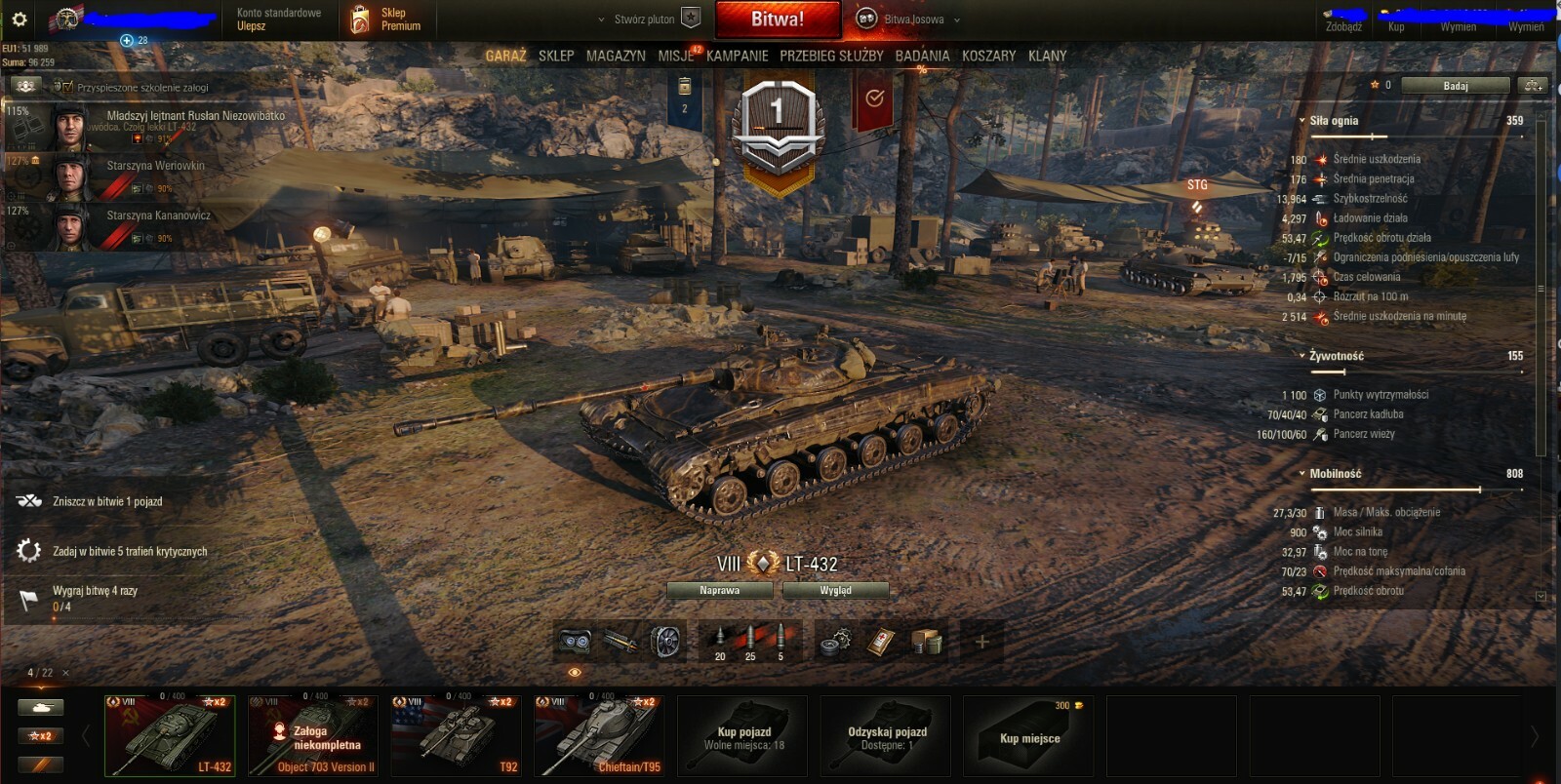Click the Badaj research button

pyautogui.click(x=1455, y=86)
